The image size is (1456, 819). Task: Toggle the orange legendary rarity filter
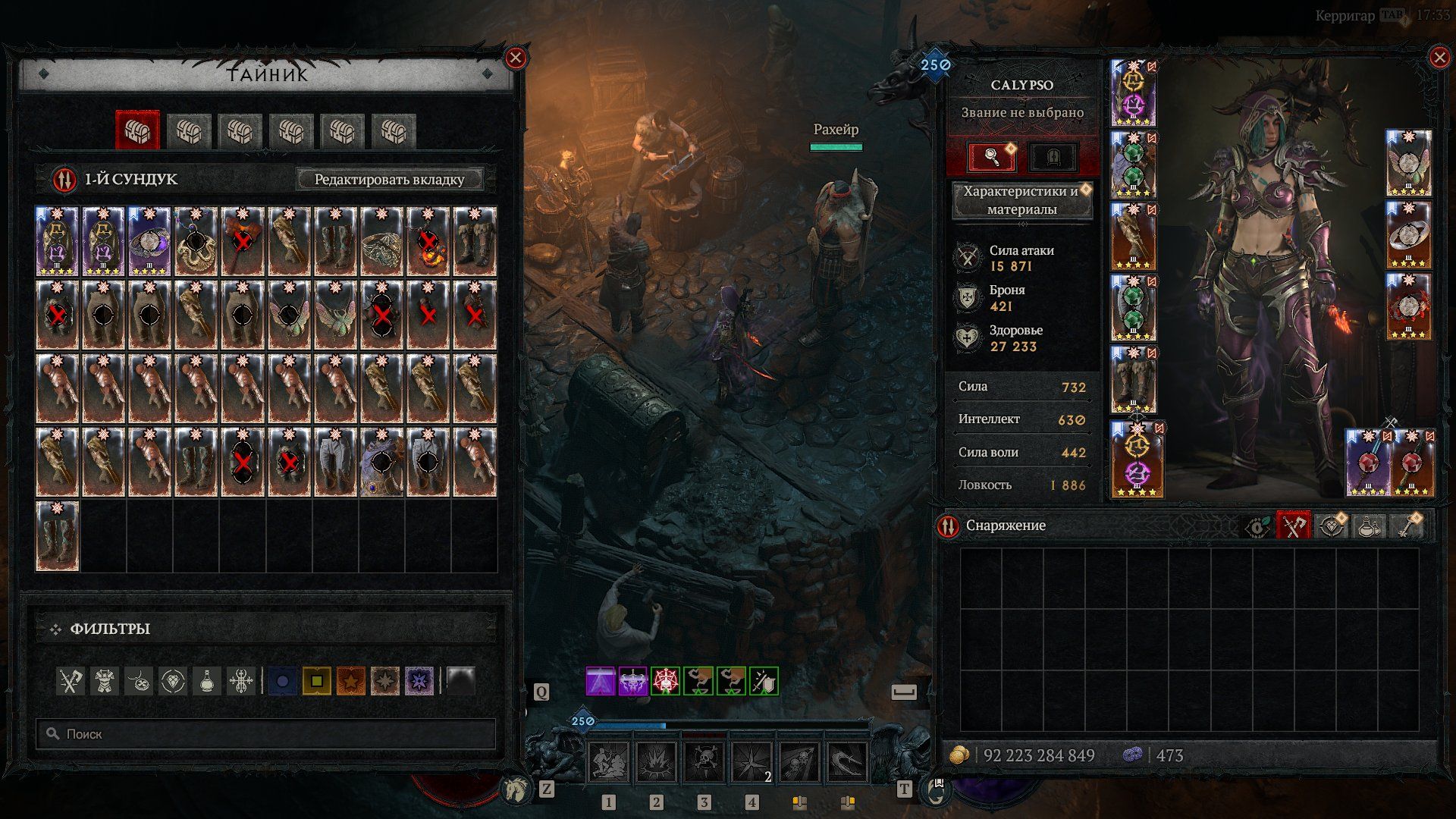(x=351, y=681)
